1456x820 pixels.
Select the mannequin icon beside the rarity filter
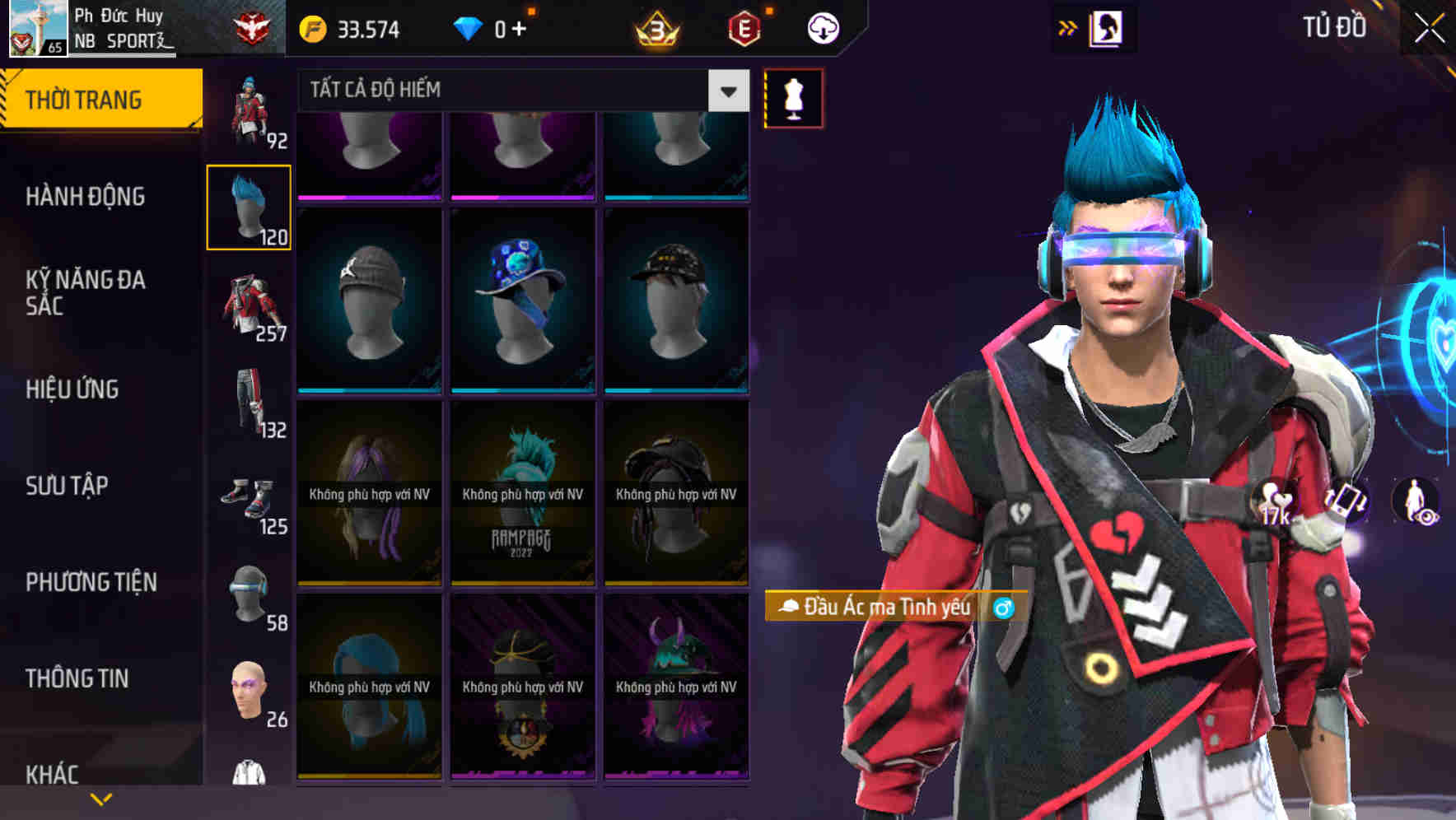[x=792, y=97]
